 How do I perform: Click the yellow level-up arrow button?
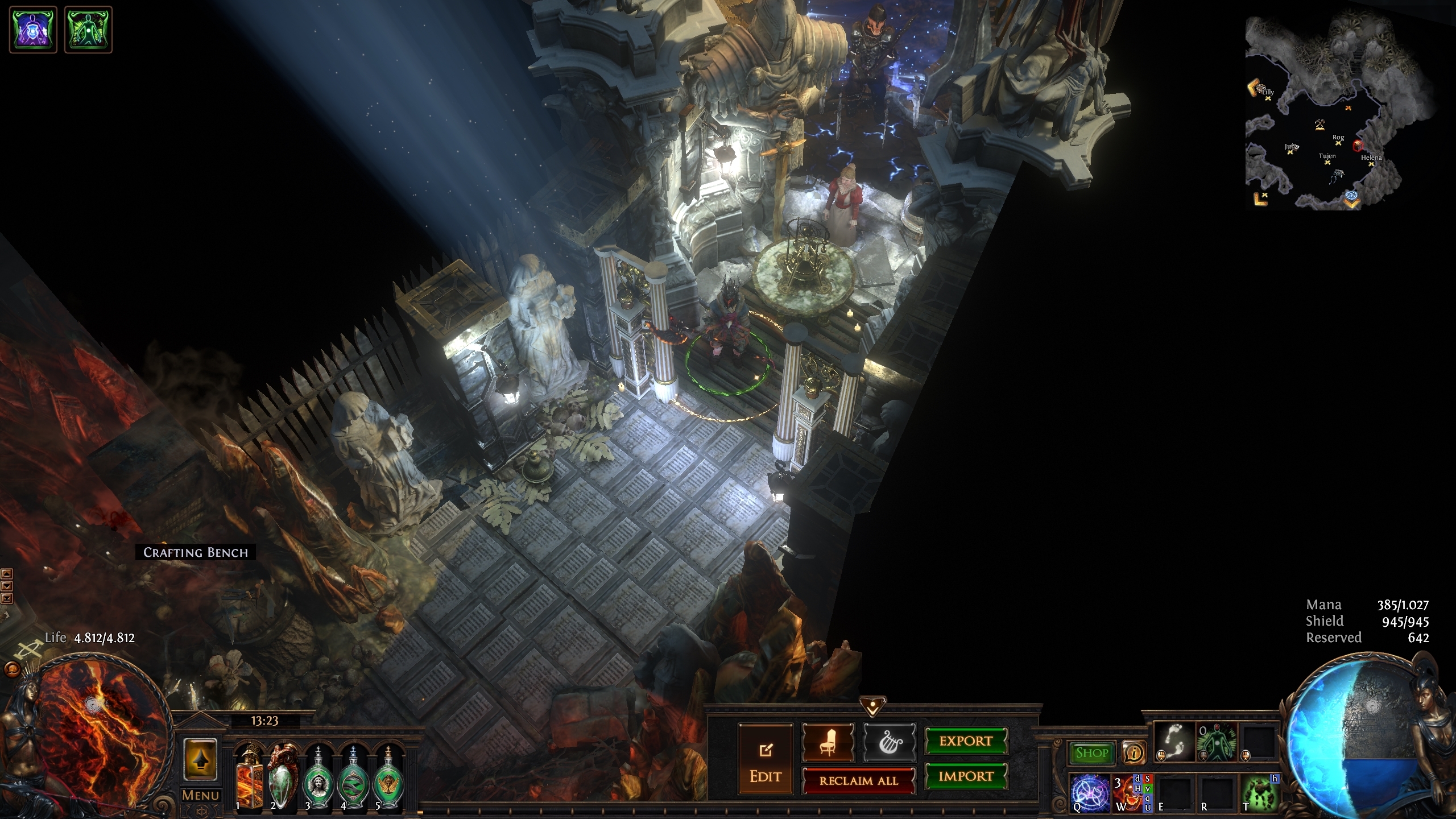pyautogui.click(x=200, y=759)
